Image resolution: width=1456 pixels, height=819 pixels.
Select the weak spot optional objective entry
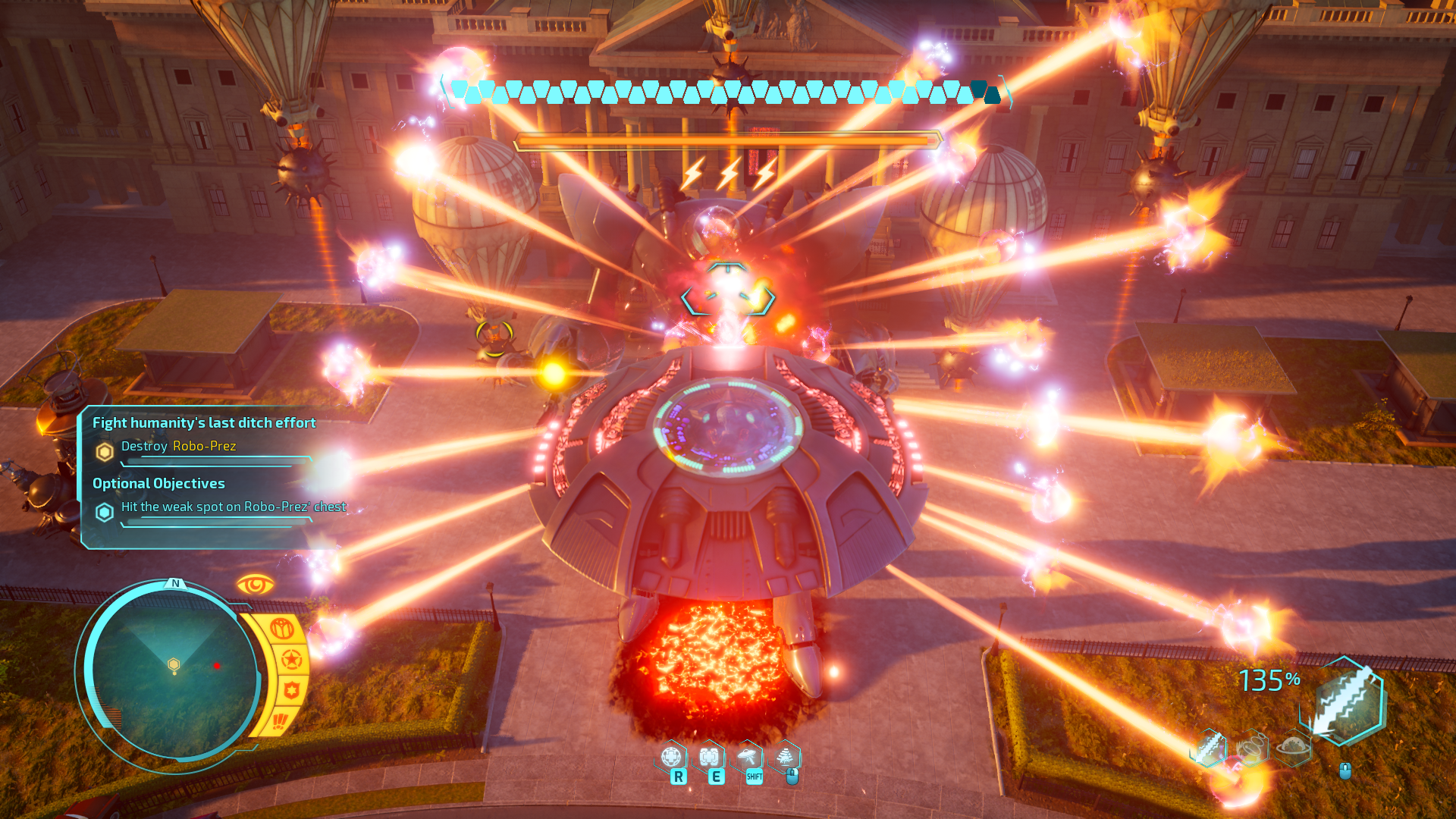pos(232,507)
